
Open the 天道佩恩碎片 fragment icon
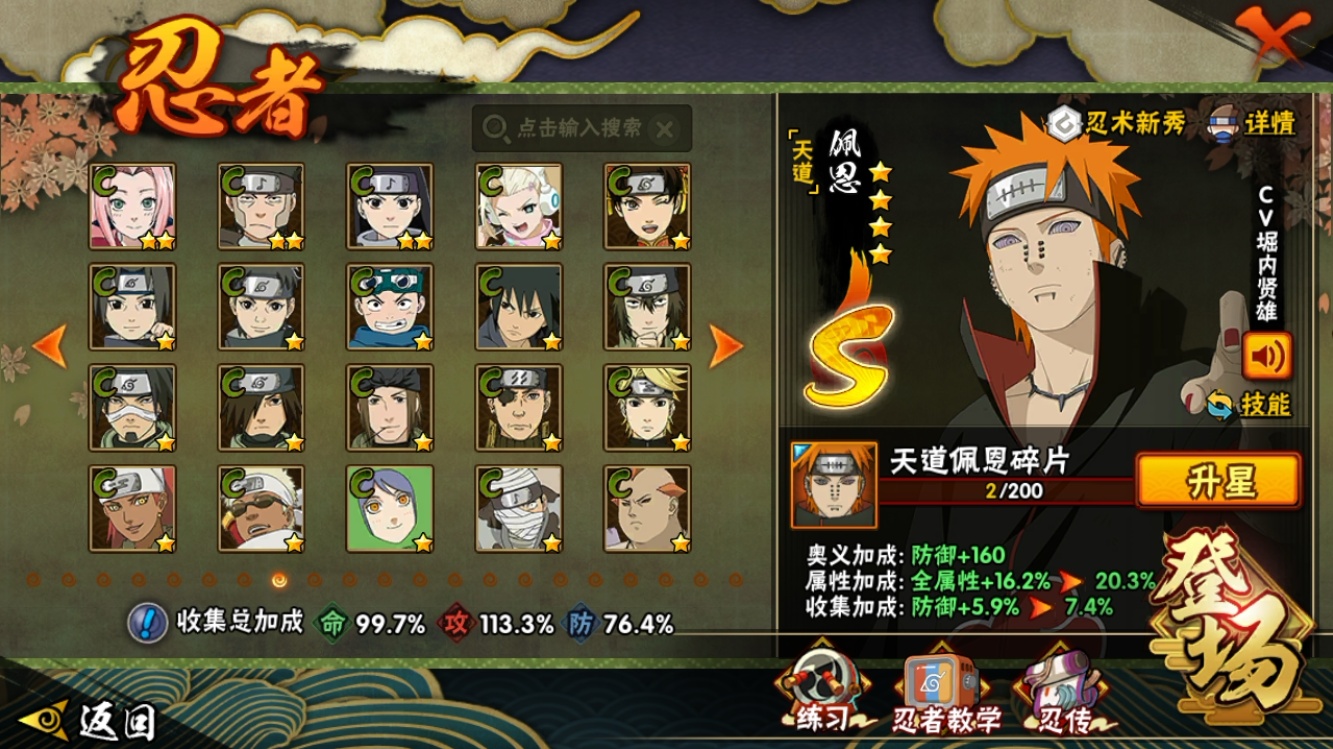pos(834,486)
